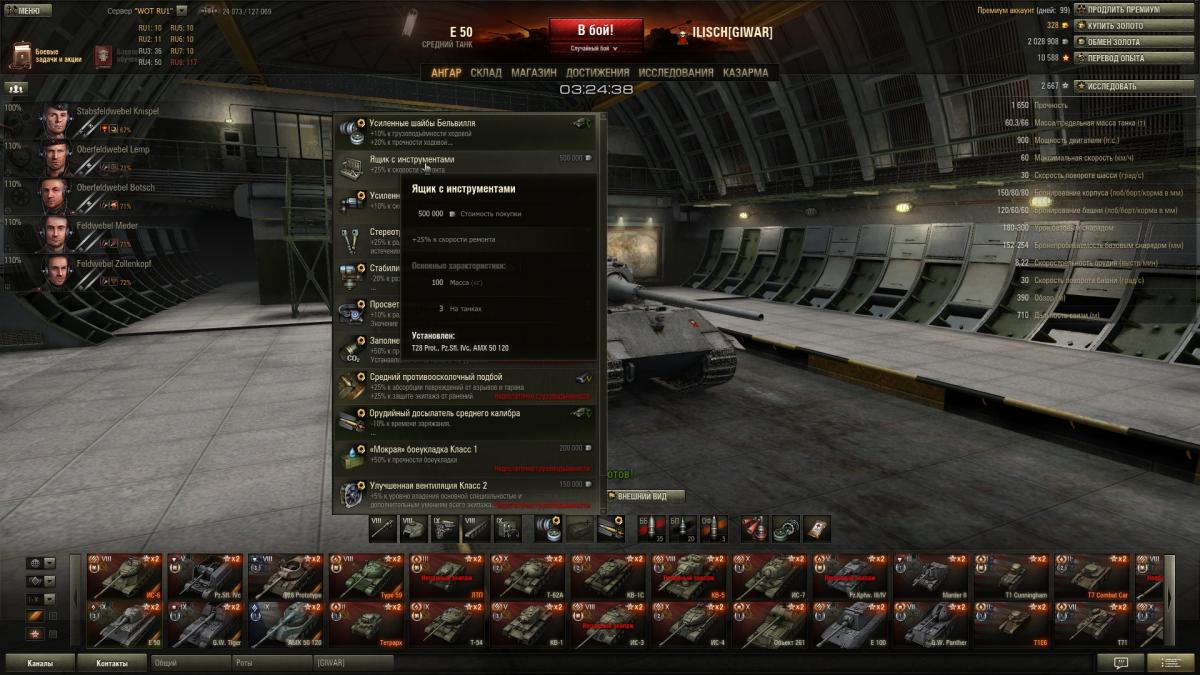Click the "Перевод опыта" button
1200x675 pixels.
[x=1120, y=58]
